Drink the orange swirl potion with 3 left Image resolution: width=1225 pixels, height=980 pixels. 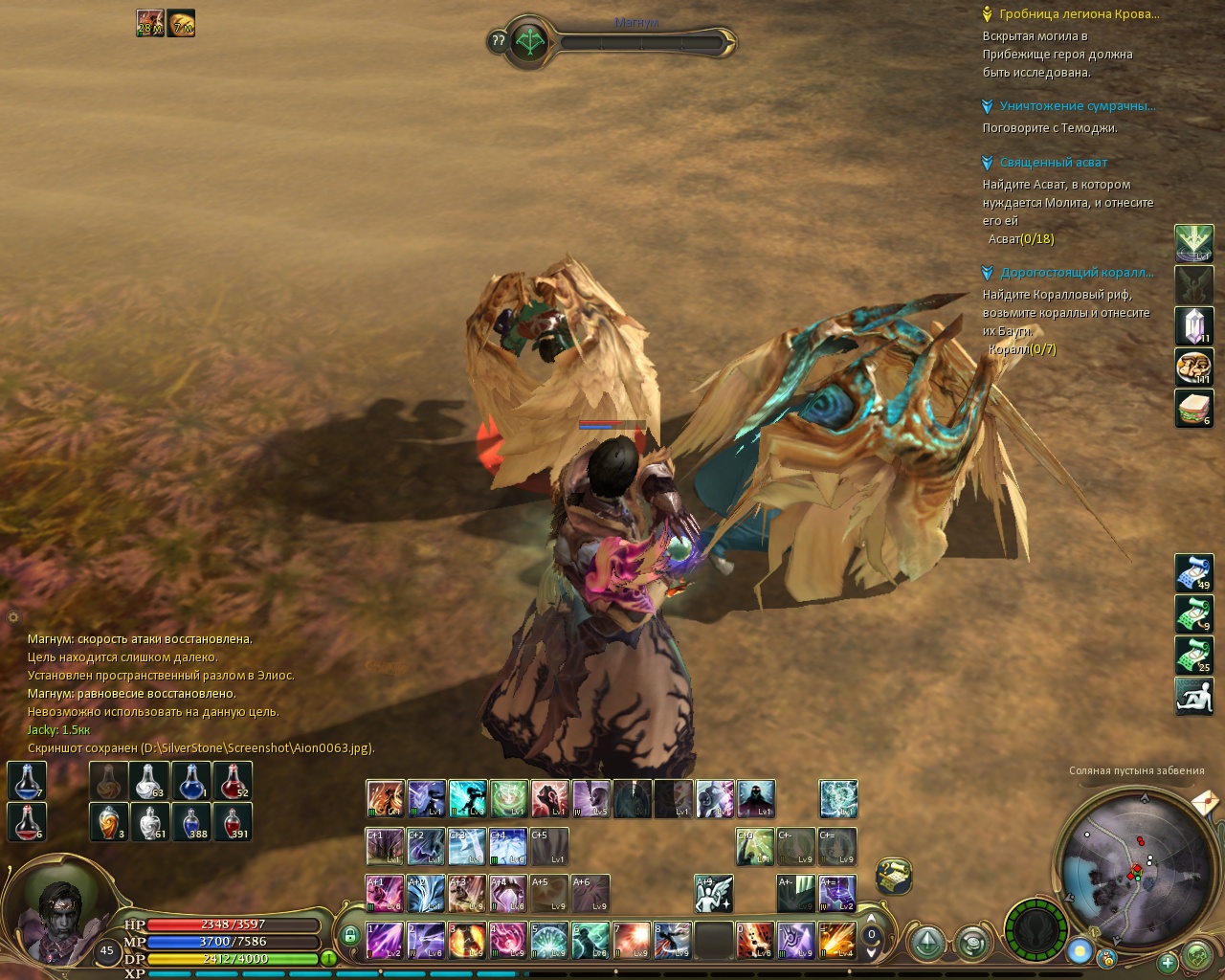pyautogui.click(x=109, y=822)
